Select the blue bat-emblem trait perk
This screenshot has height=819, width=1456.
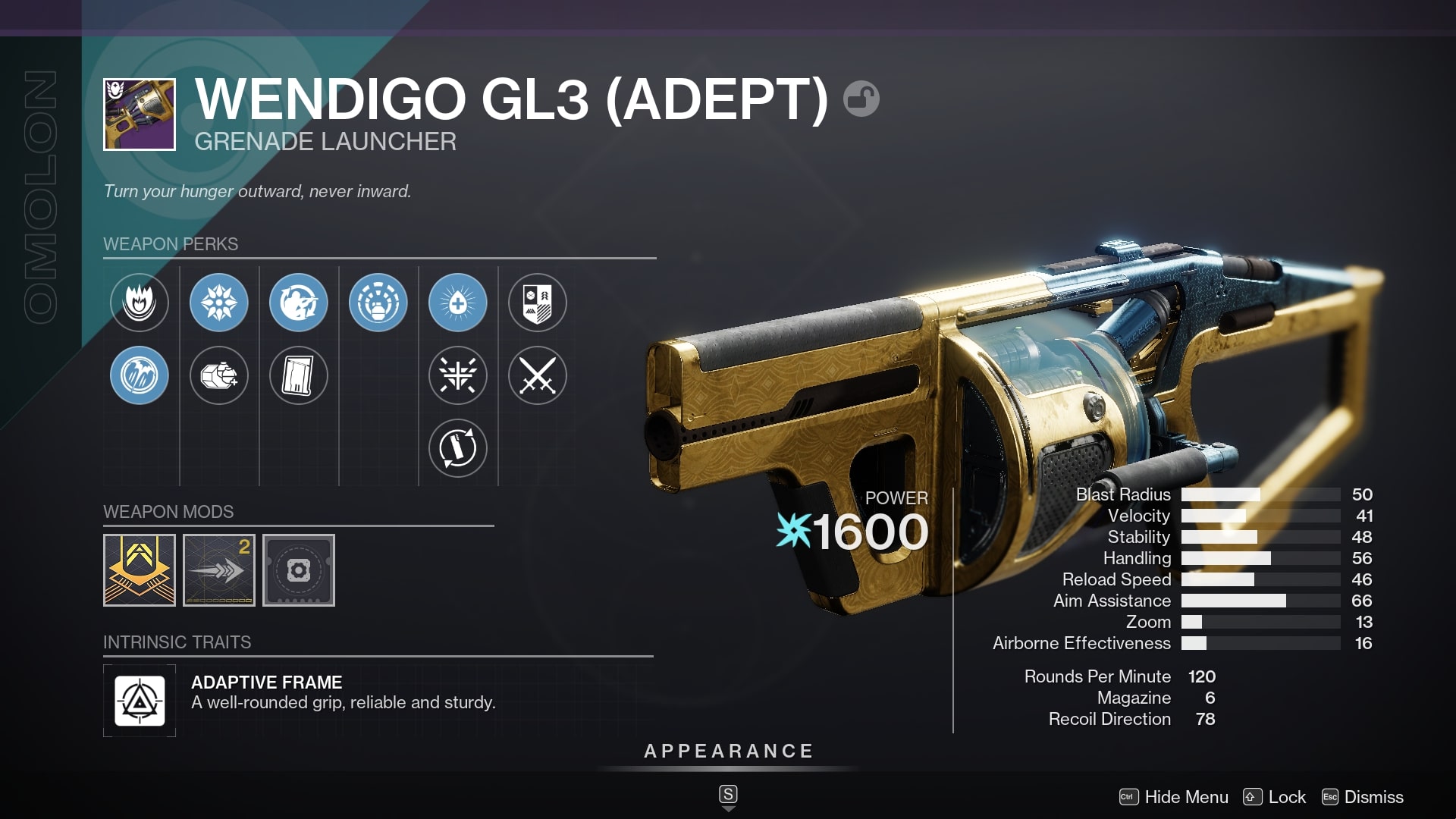139,375
